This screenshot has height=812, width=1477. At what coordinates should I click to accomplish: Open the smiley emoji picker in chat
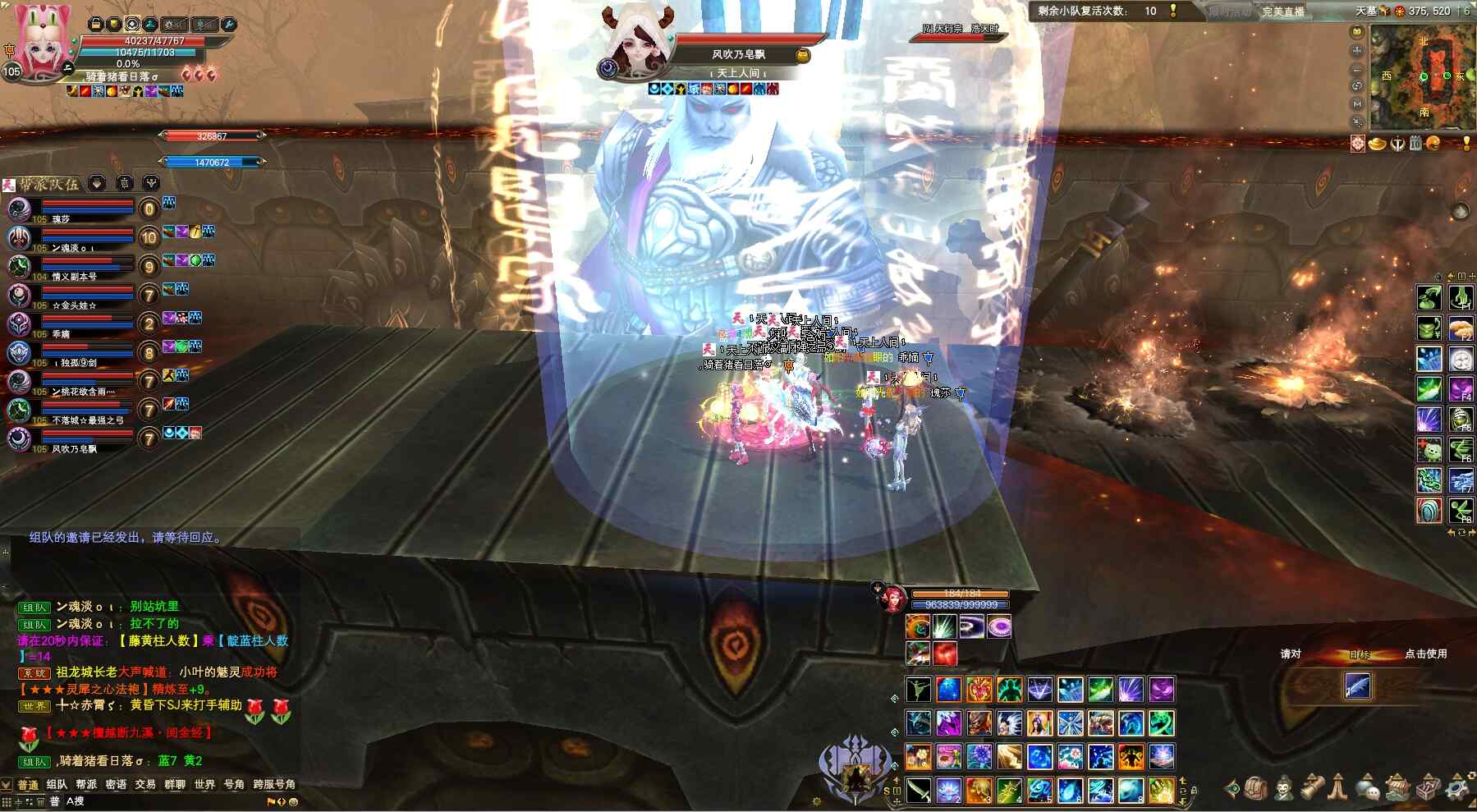point(293,802)
